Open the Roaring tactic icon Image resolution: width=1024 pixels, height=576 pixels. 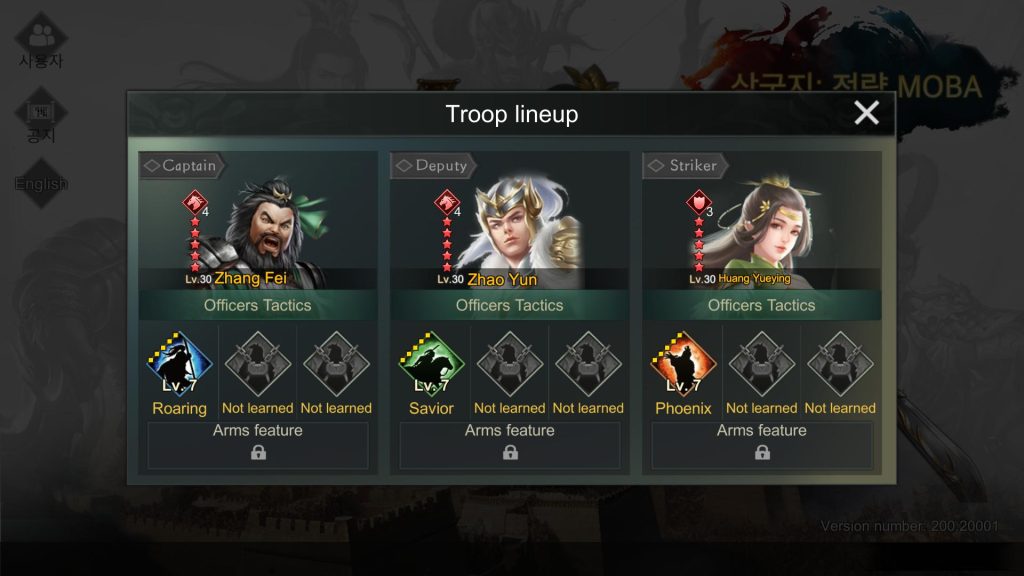(x=180, y=366)
